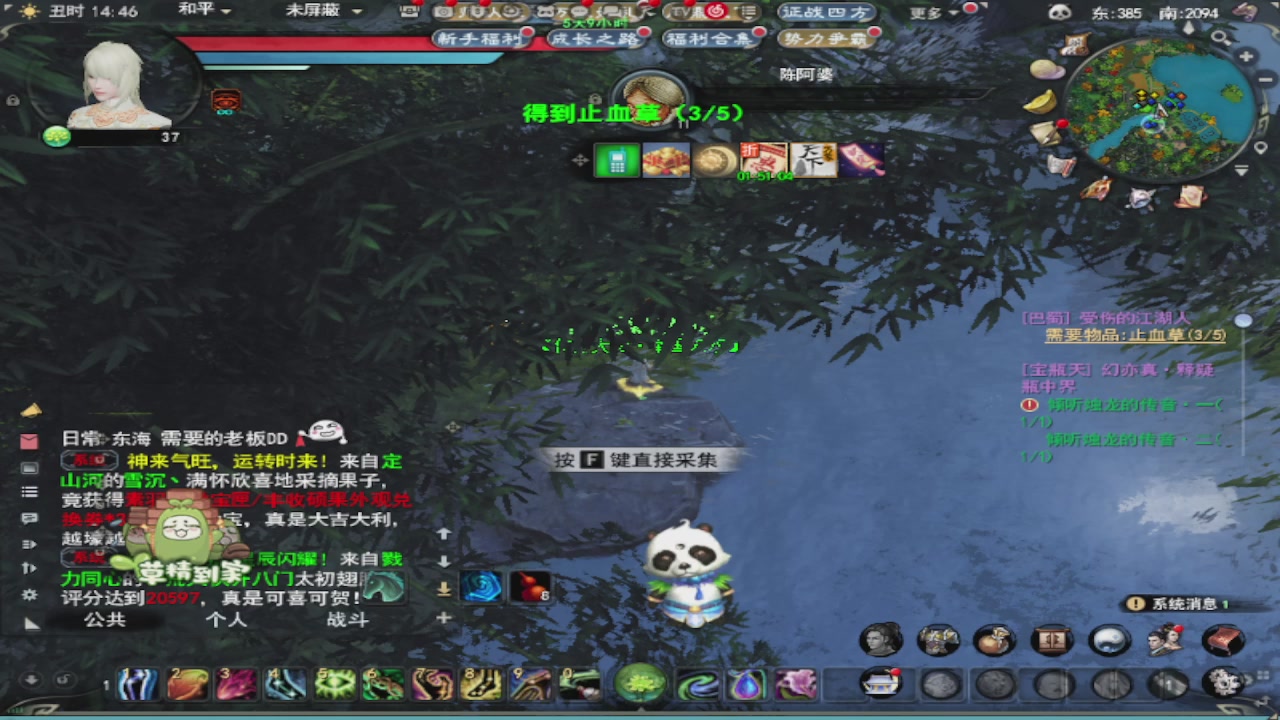Open the marriage couple icon
This screenshot has height=720, width=1280.
[1167, 640]
